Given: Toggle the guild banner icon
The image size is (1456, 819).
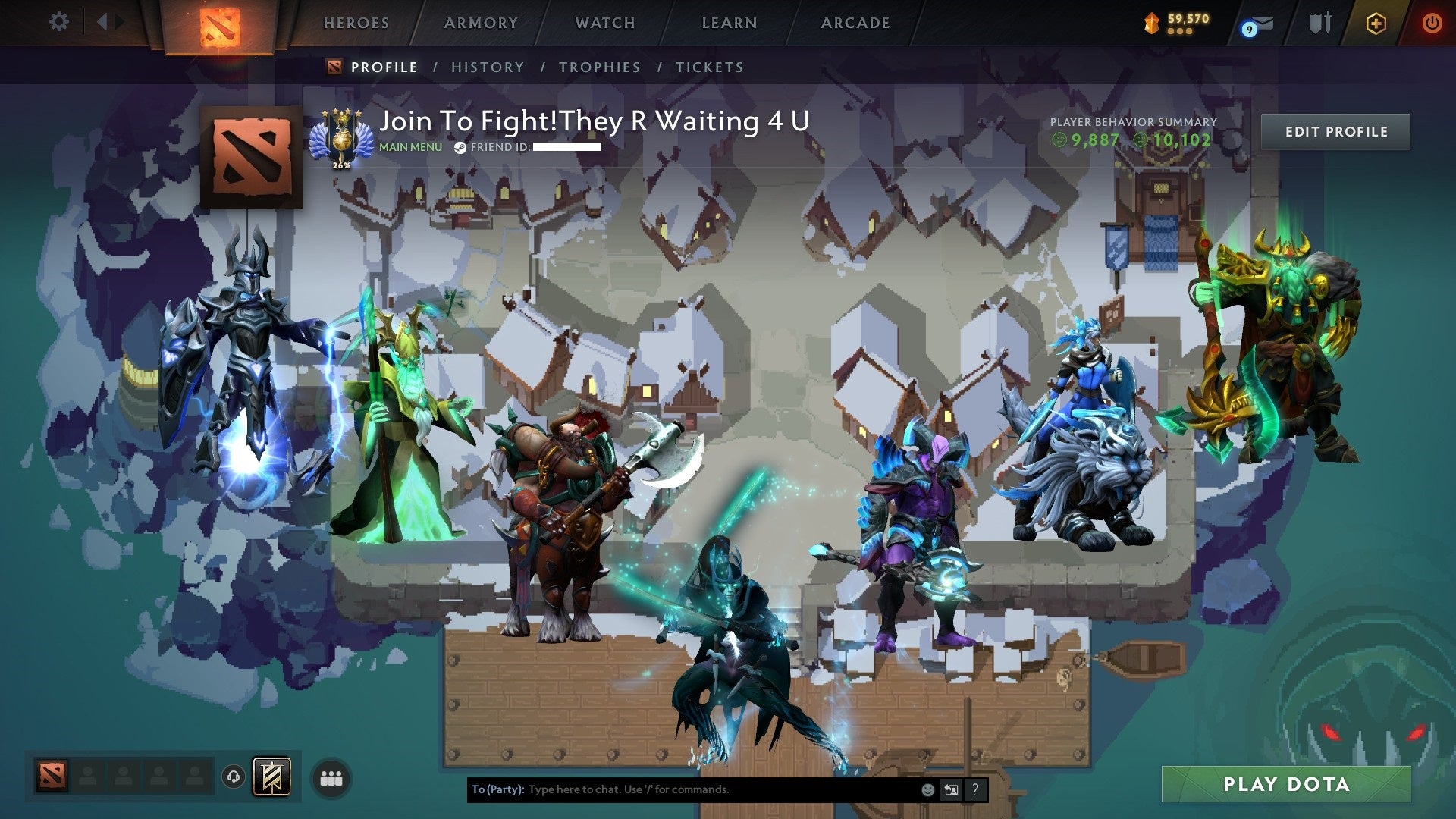Looking at the screenshot, I should (x=271, y=777).
